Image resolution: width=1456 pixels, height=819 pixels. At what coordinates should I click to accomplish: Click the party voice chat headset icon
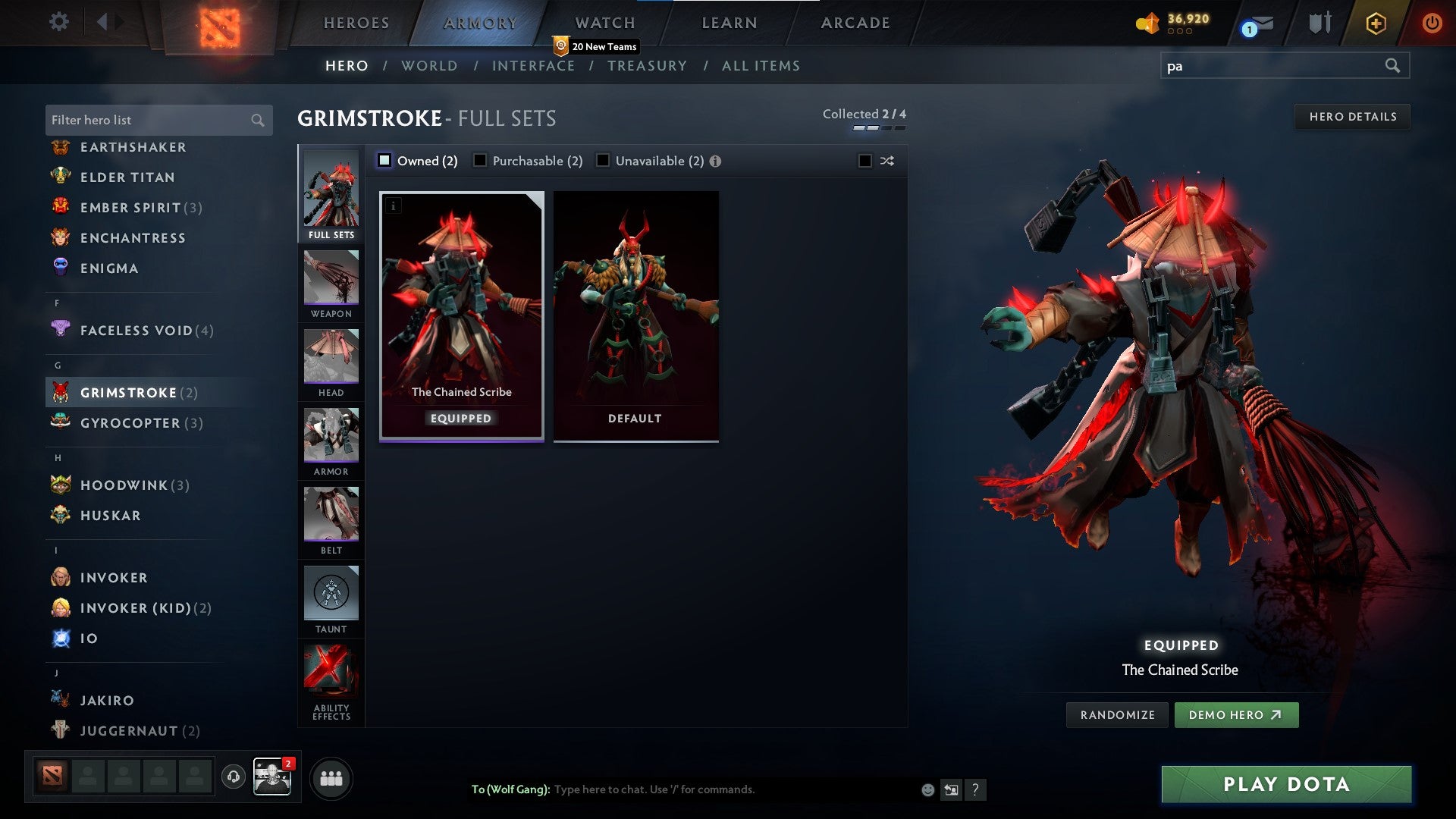click(233, 777)
